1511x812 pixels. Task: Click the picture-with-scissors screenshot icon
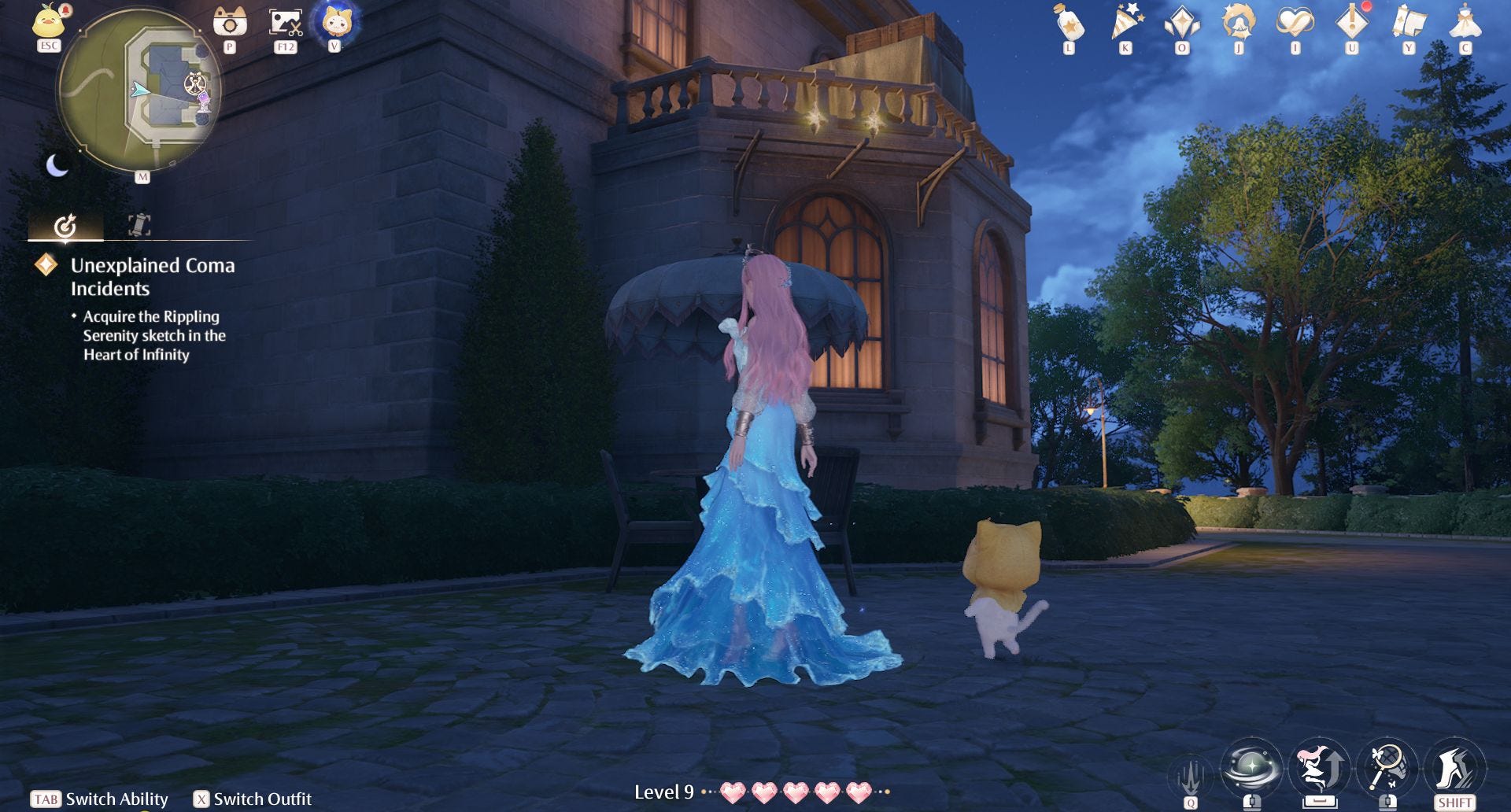285,22
